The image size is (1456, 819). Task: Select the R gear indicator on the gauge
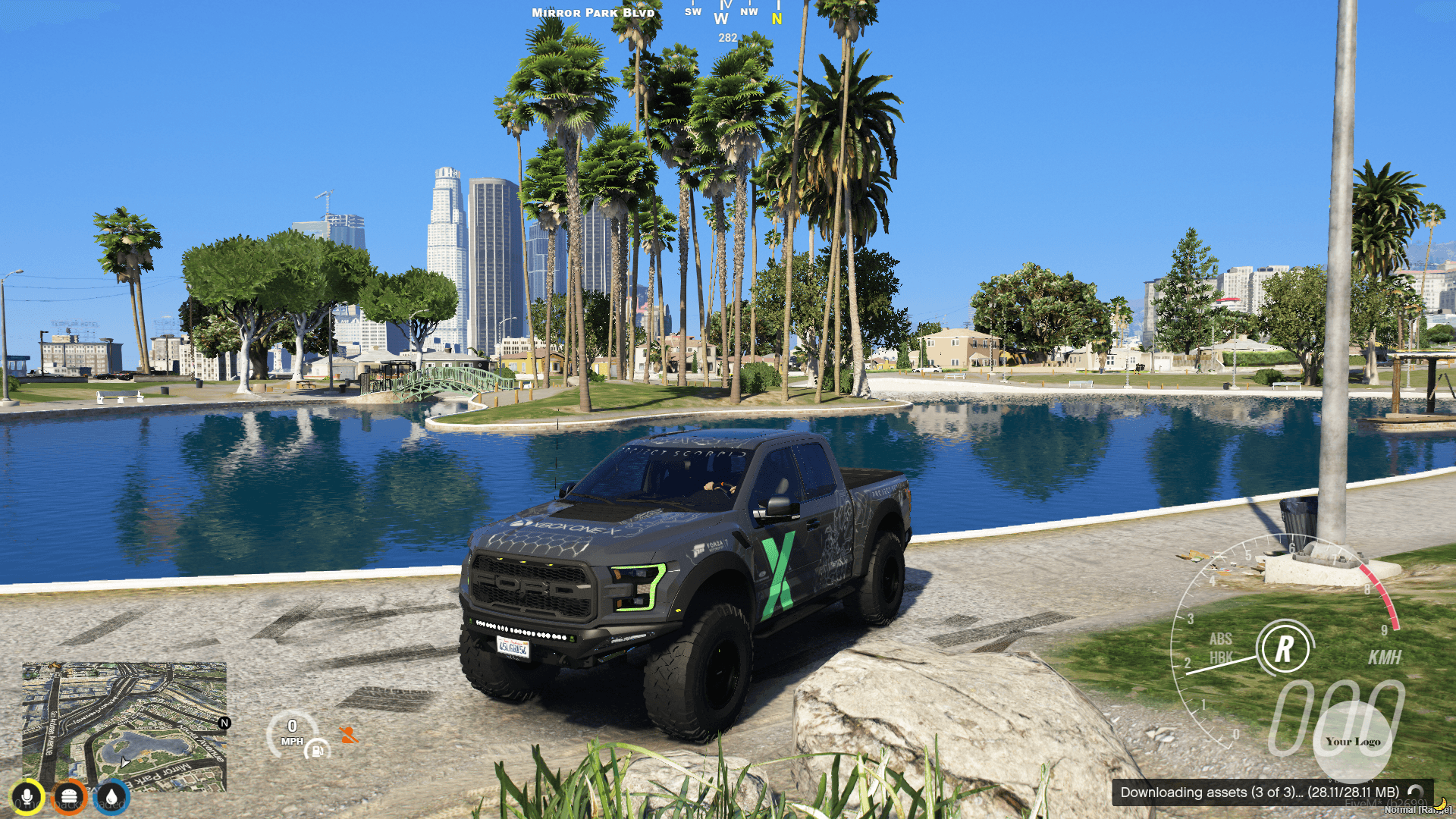1285,648
